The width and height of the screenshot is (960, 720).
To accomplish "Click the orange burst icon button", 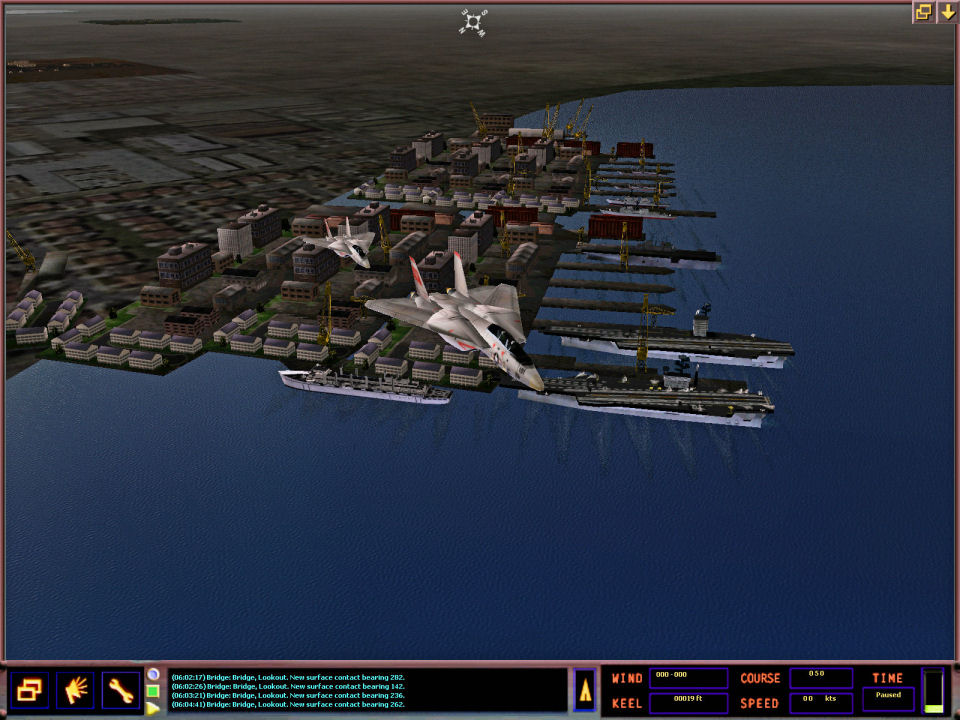I will point(75,689).
